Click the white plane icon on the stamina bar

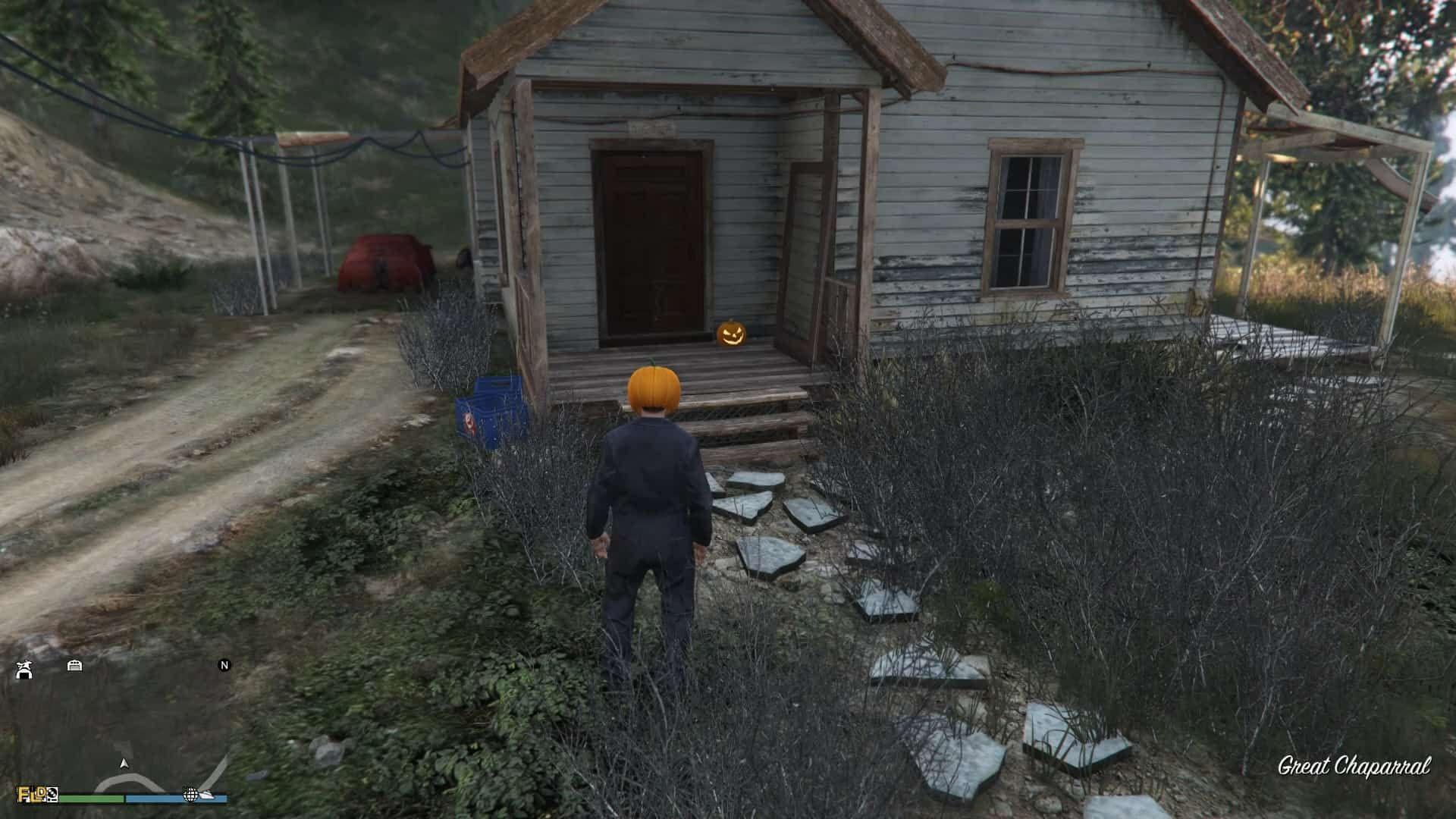point(206,795)
